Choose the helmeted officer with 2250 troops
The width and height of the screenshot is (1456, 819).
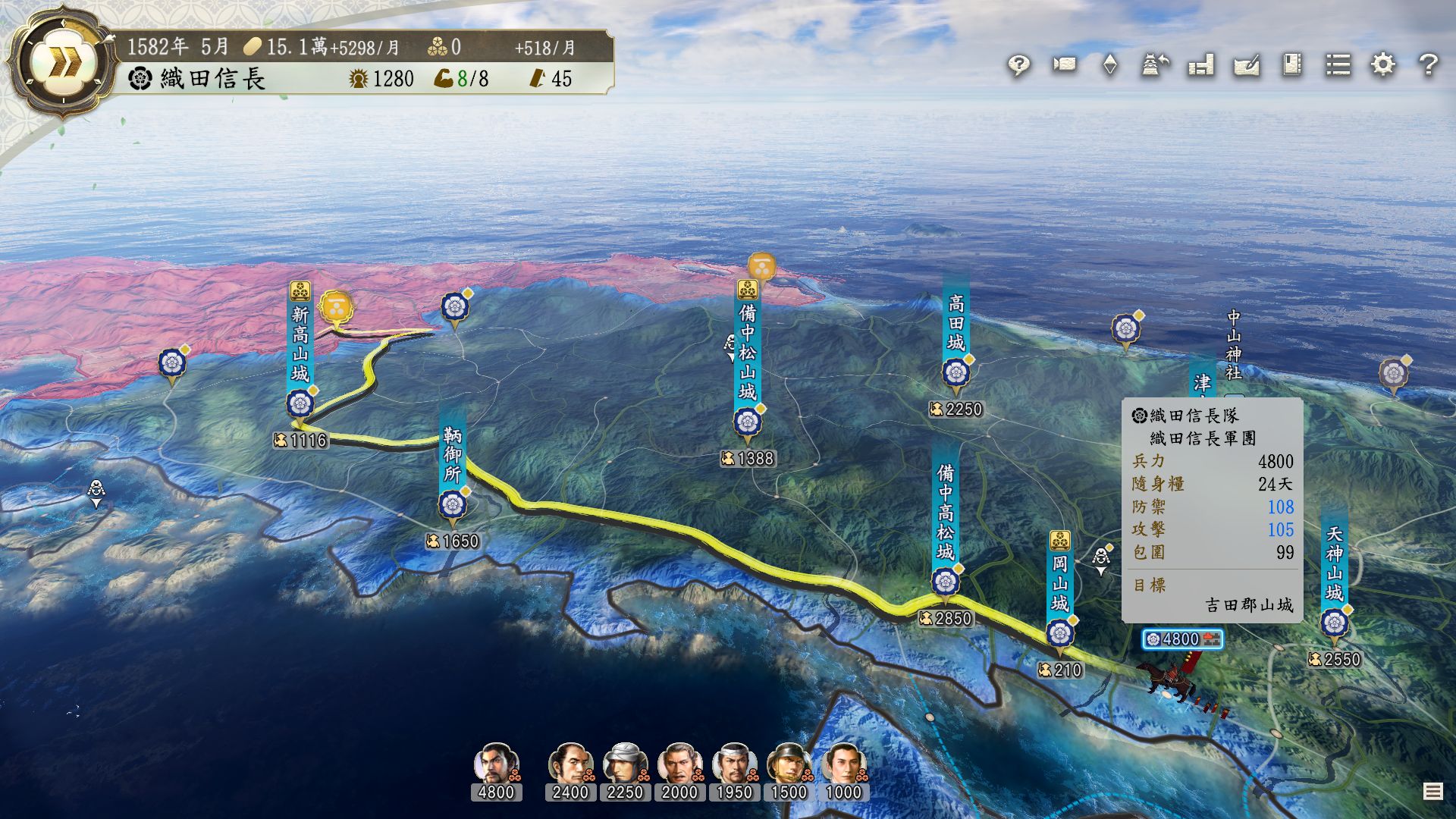pos(625,764)
